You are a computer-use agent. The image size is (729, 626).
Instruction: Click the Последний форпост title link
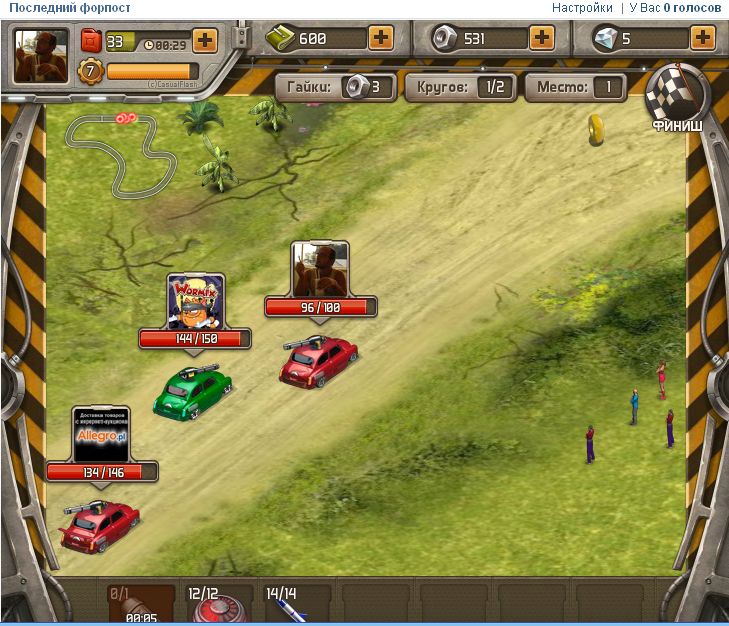click(x=70, y=8)
